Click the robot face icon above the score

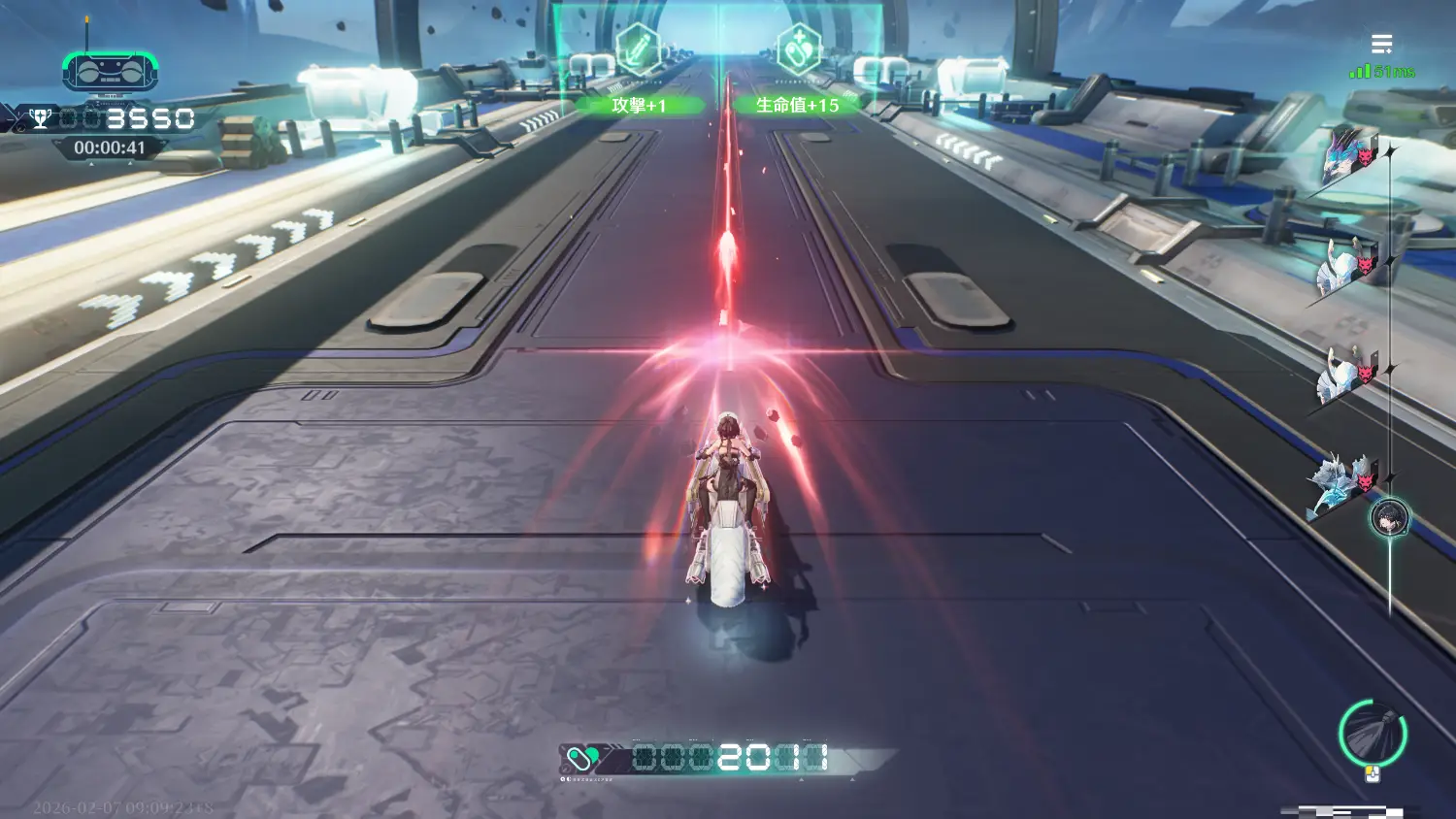click(x=110, y=72)
